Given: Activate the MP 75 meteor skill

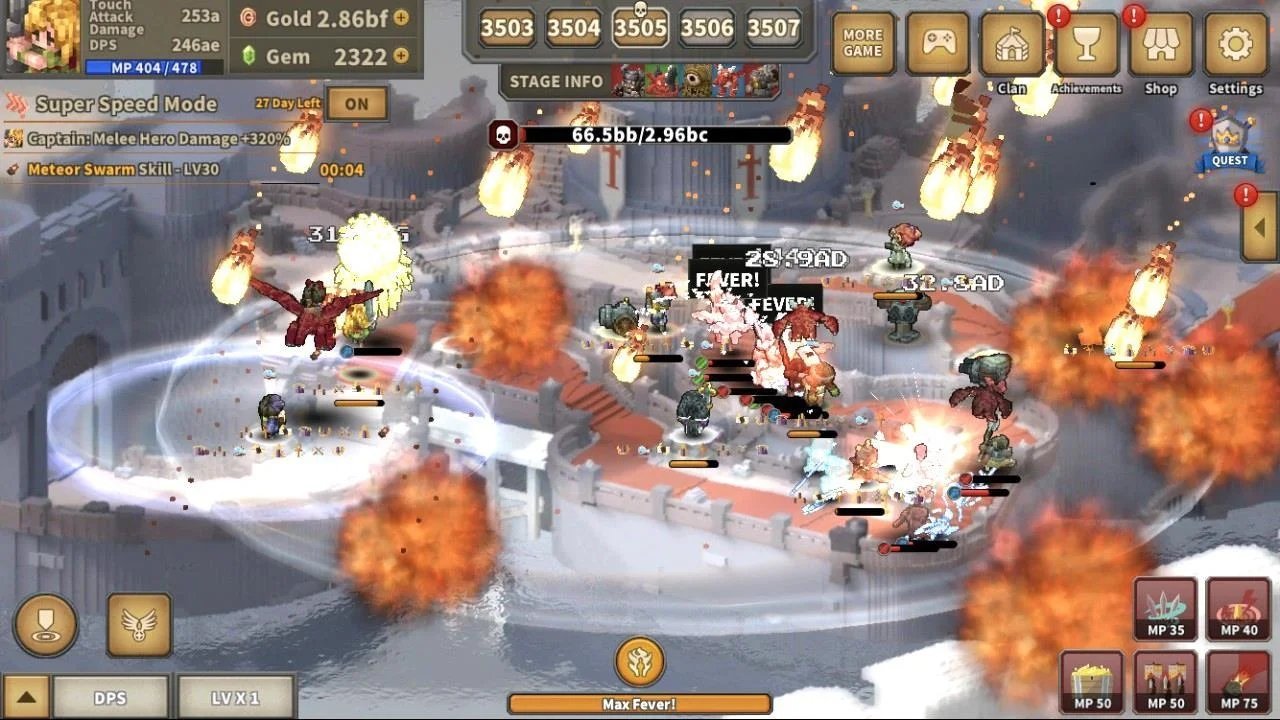Looking at the screenshot, I should [x=1238, y=682].
